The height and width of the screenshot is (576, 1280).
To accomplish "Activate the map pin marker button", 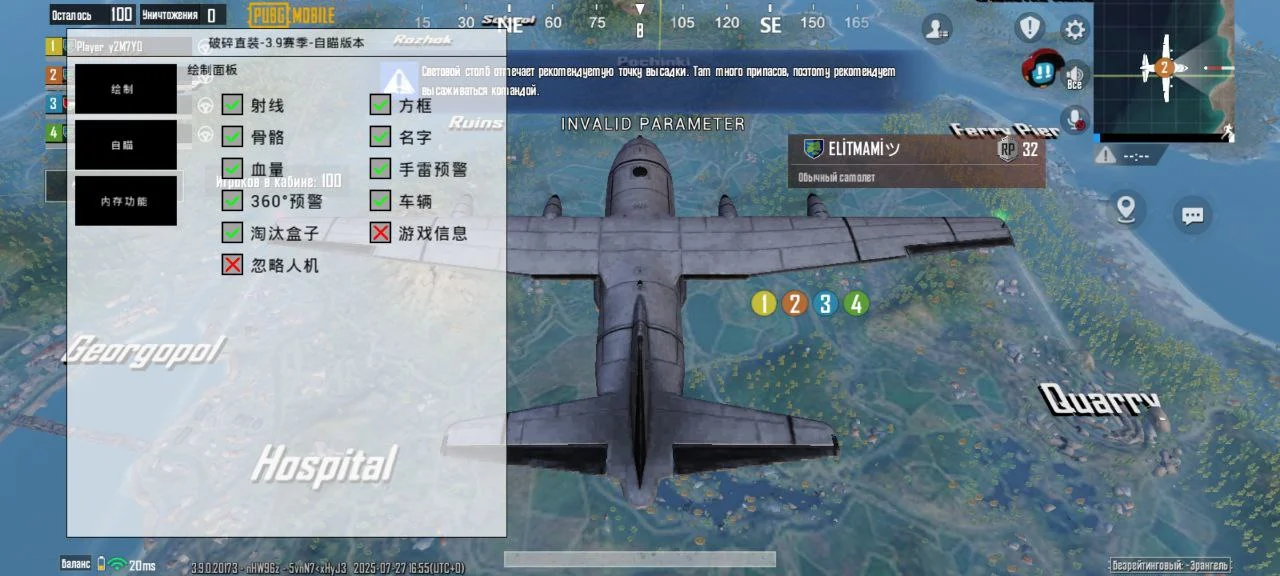I will [x=1127, y=209].
